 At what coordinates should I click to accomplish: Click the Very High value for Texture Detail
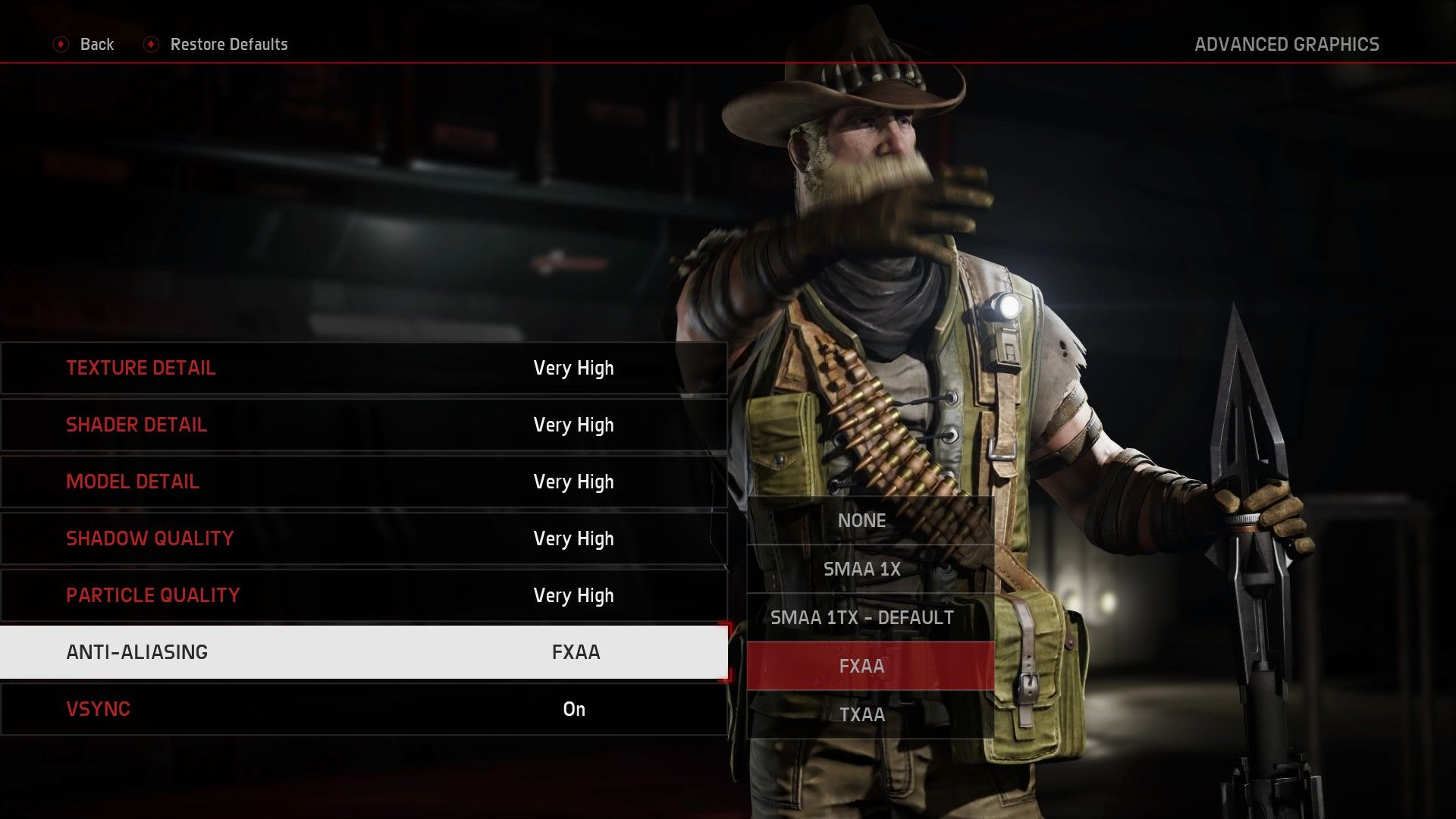[573, 368]
